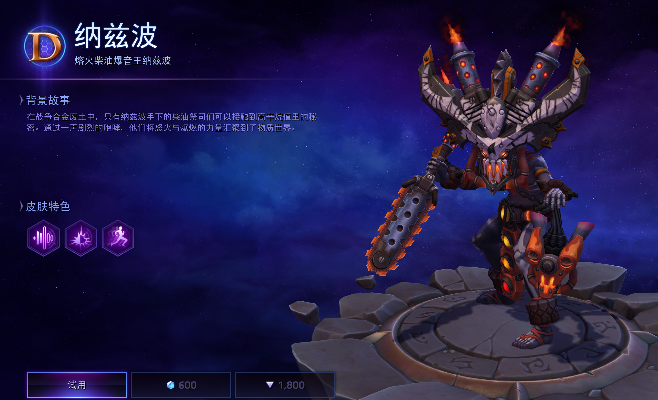Select the running figure skin feature icon
This screenshot has height=400, width=658.
pos(117,237)
